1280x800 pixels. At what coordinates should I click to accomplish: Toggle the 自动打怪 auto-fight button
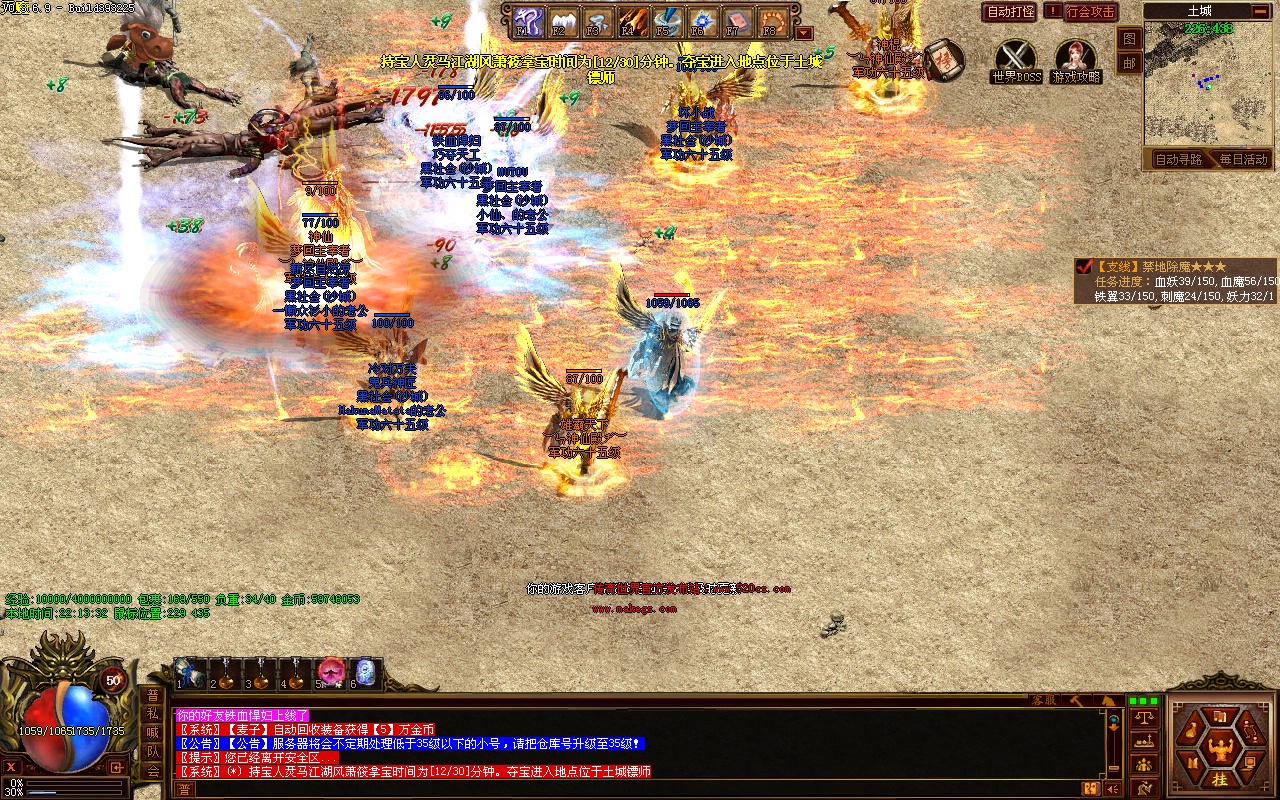[1010, 12]
